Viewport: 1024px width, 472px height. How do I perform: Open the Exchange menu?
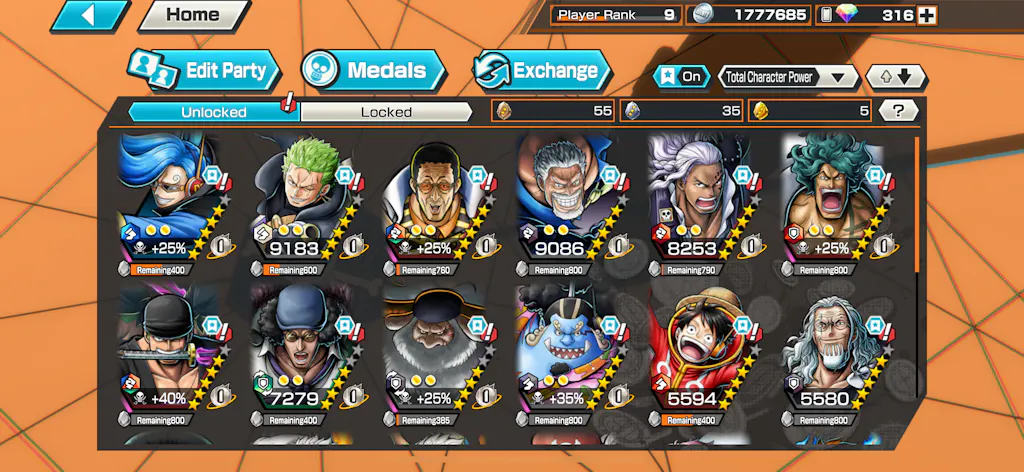541,71
